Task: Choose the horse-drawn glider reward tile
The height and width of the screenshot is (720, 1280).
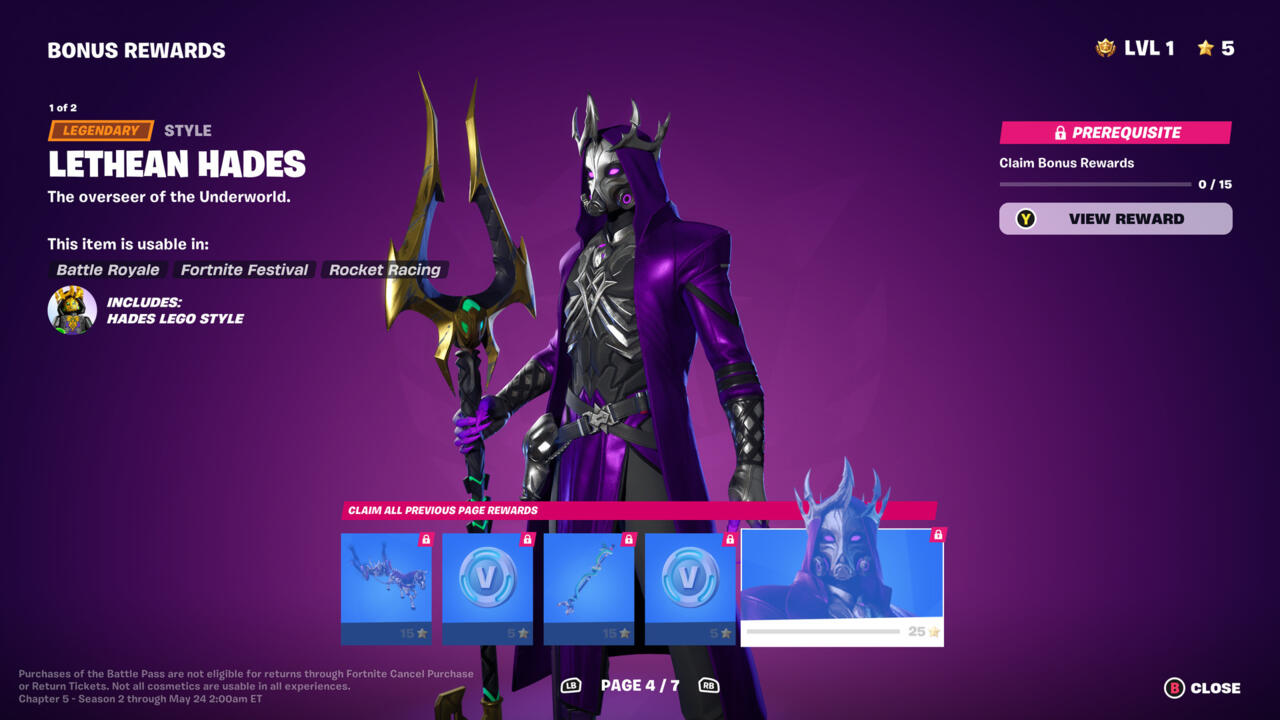Action: (386, 588)
